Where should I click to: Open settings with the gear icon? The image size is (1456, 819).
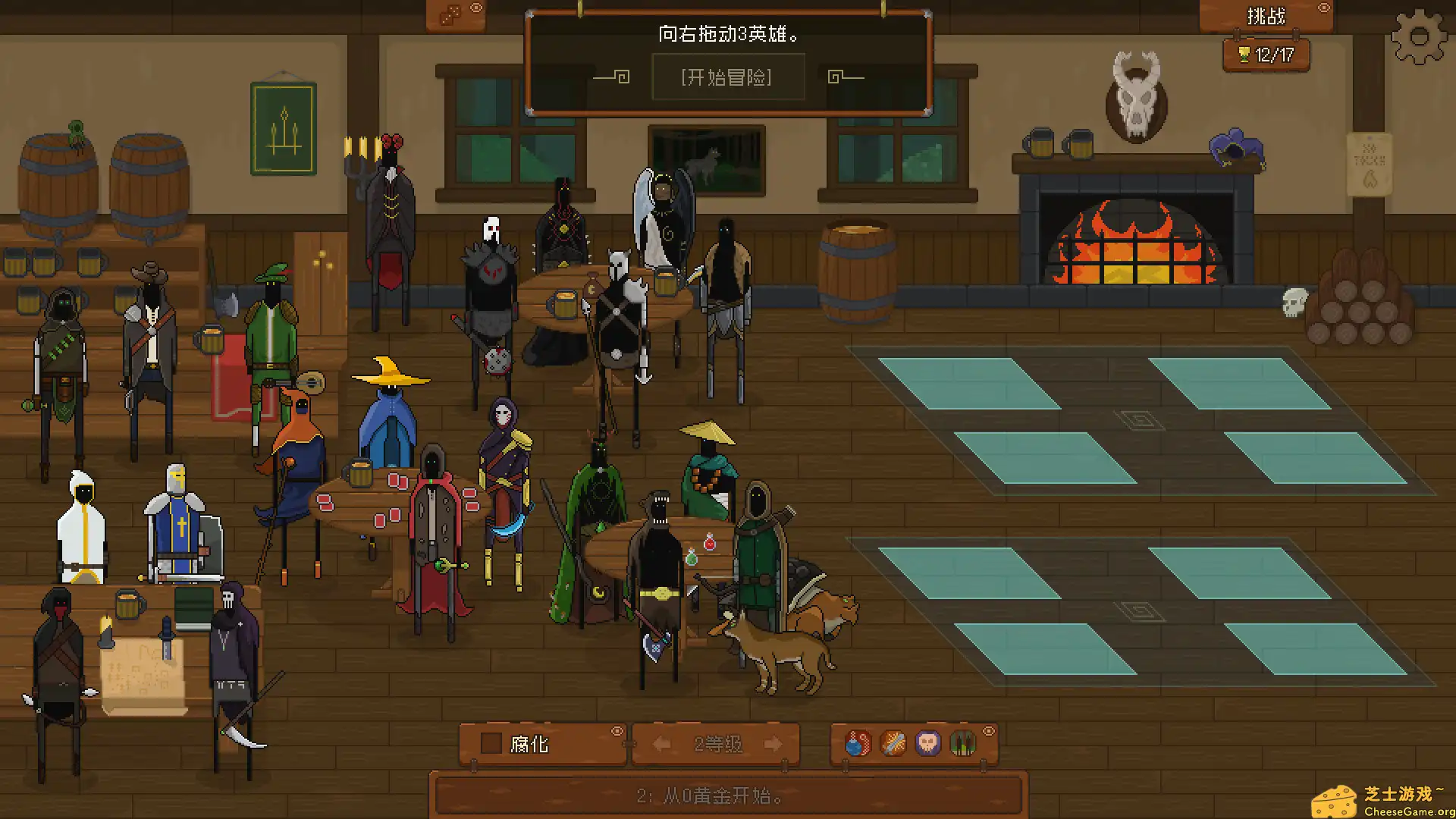1419,36
